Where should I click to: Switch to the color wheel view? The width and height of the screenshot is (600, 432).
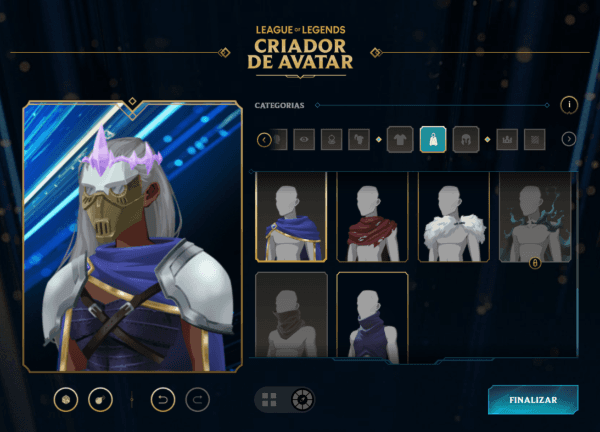point(301,400)
